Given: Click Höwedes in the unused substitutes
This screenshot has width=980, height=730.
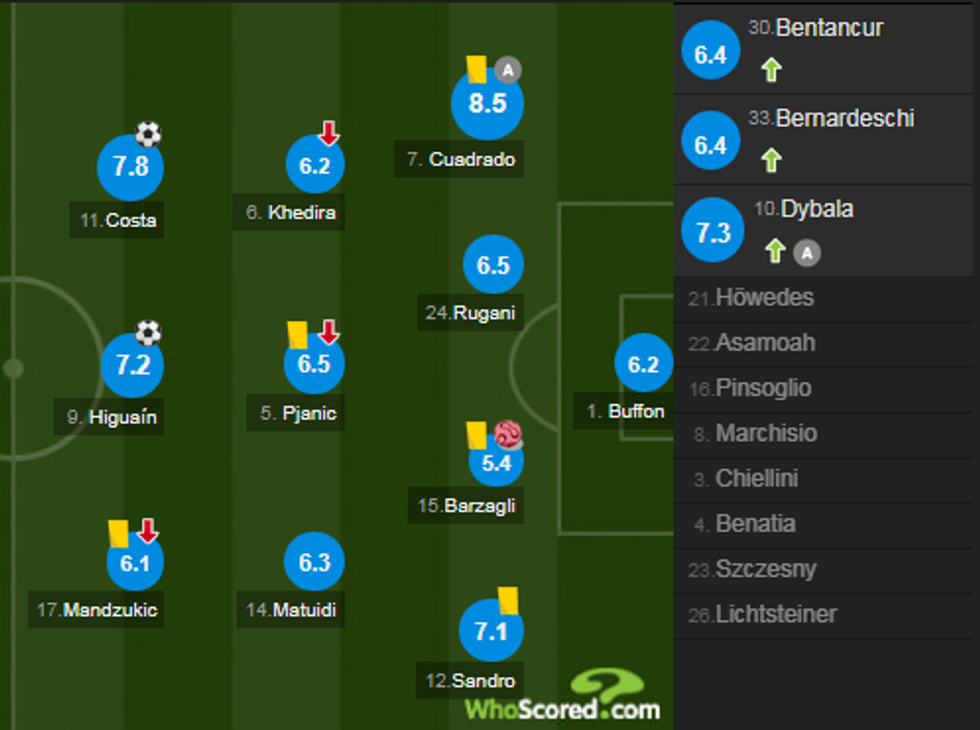Looking at the screenshot, I should coord(764,298).
